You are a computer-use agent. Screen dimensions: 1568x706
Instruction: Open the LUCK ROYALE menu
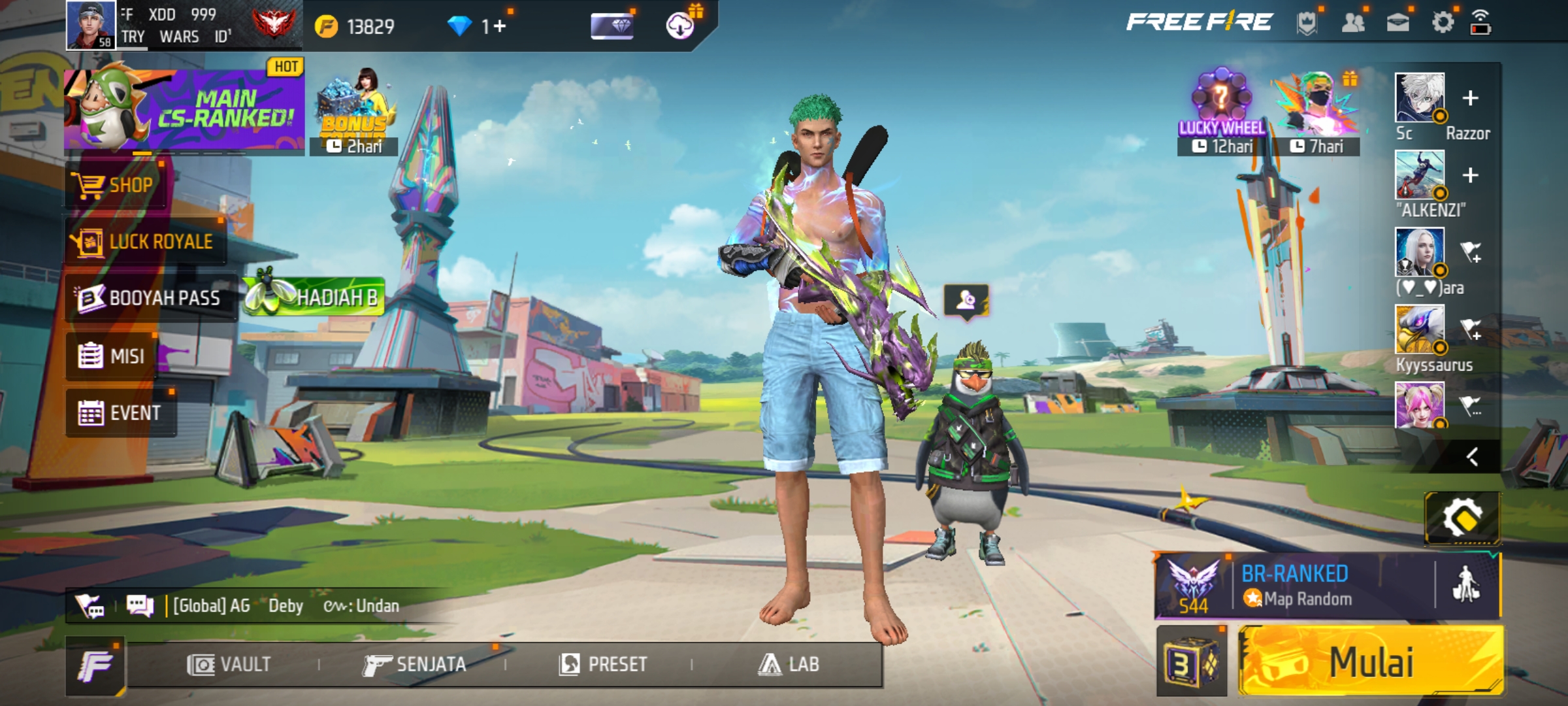[145, 242]
